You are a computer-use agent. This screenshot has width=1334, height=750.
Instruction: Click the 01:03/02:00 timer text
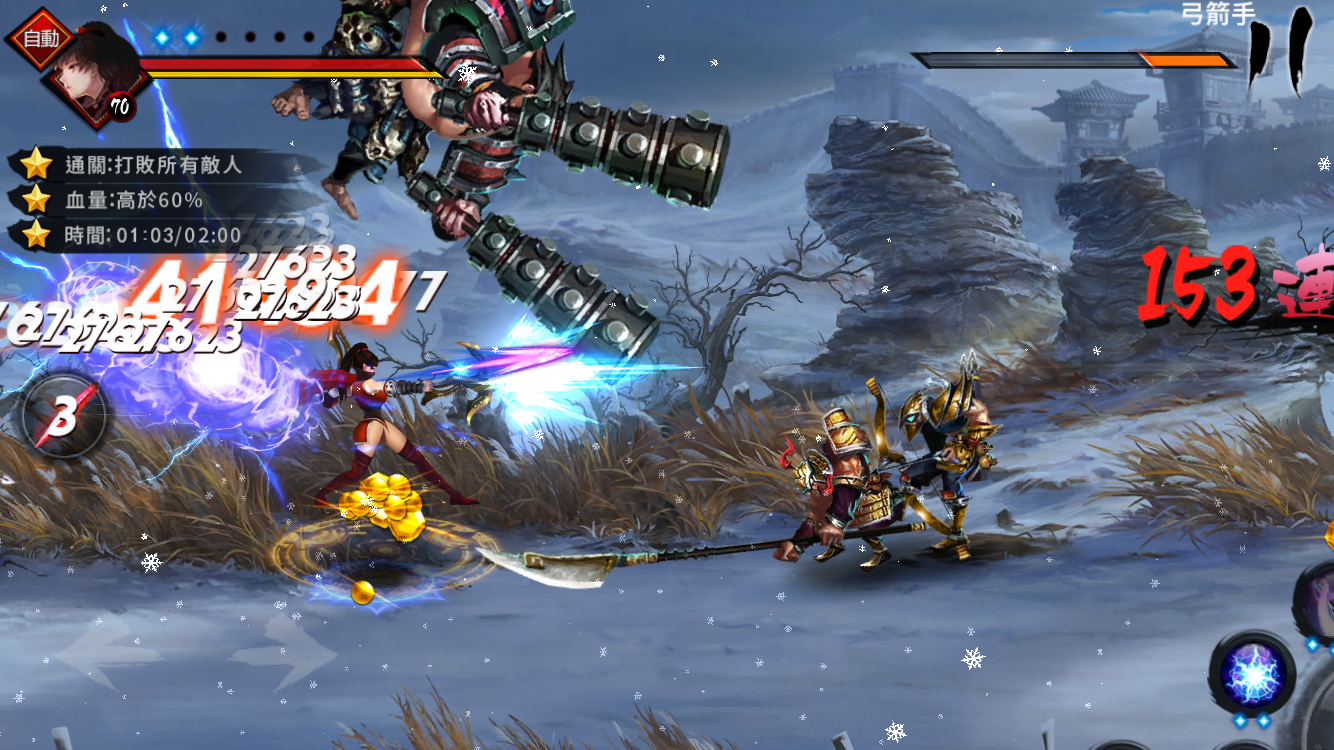176,234
